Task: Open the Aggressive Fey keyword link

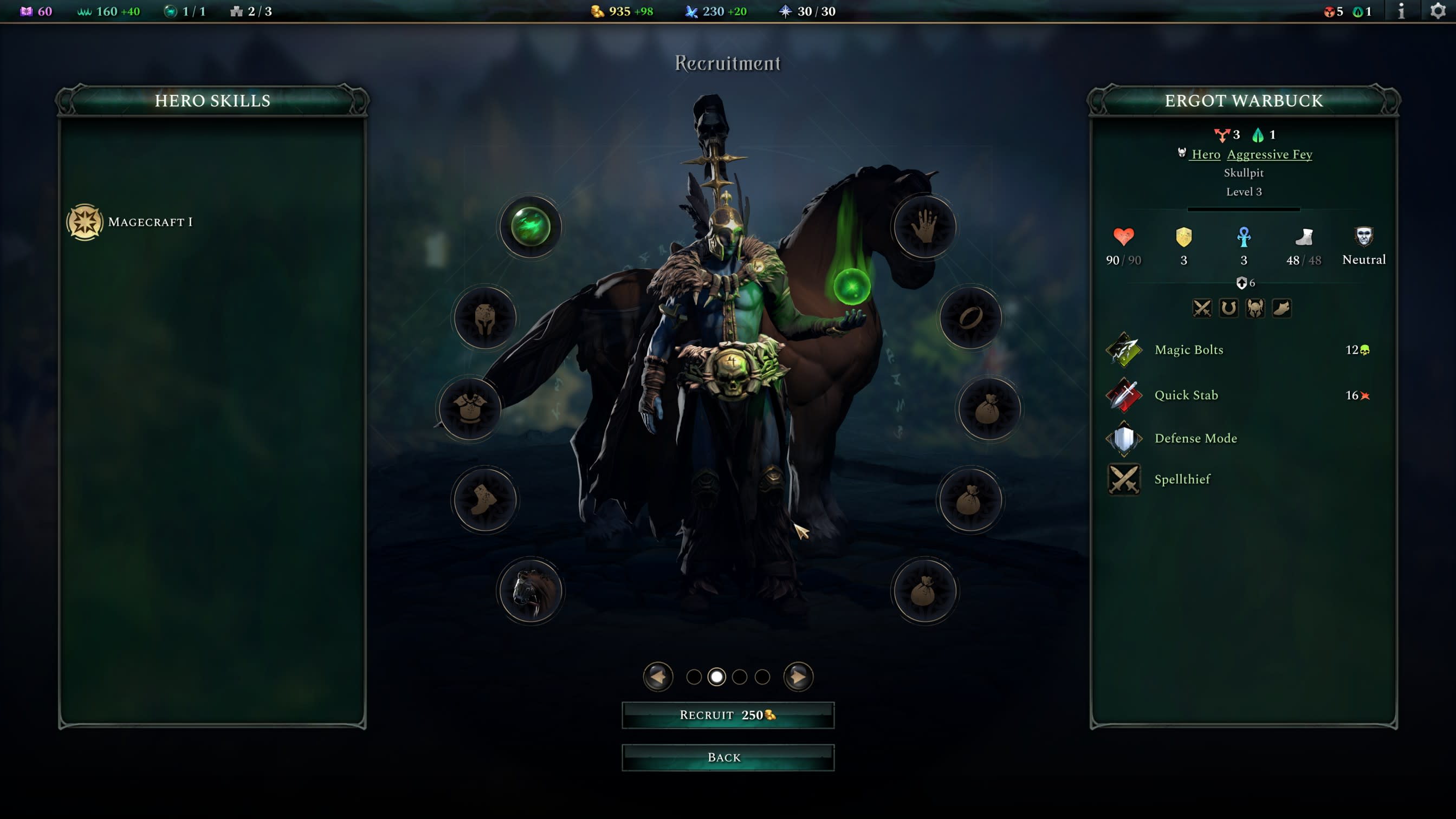Action: pyautogui.click(x=1270, y=154)
